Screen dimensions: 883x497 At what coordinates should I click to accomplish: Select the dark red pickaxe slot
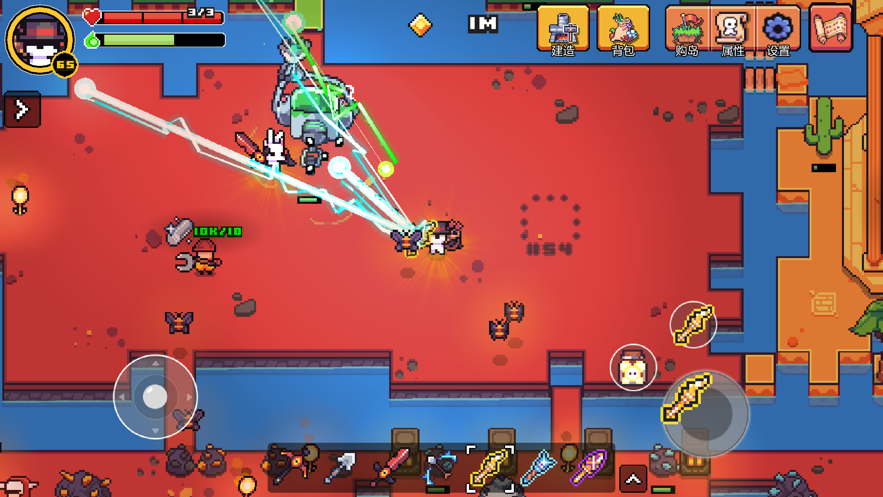pyautogui.click(x=286, y=465)
